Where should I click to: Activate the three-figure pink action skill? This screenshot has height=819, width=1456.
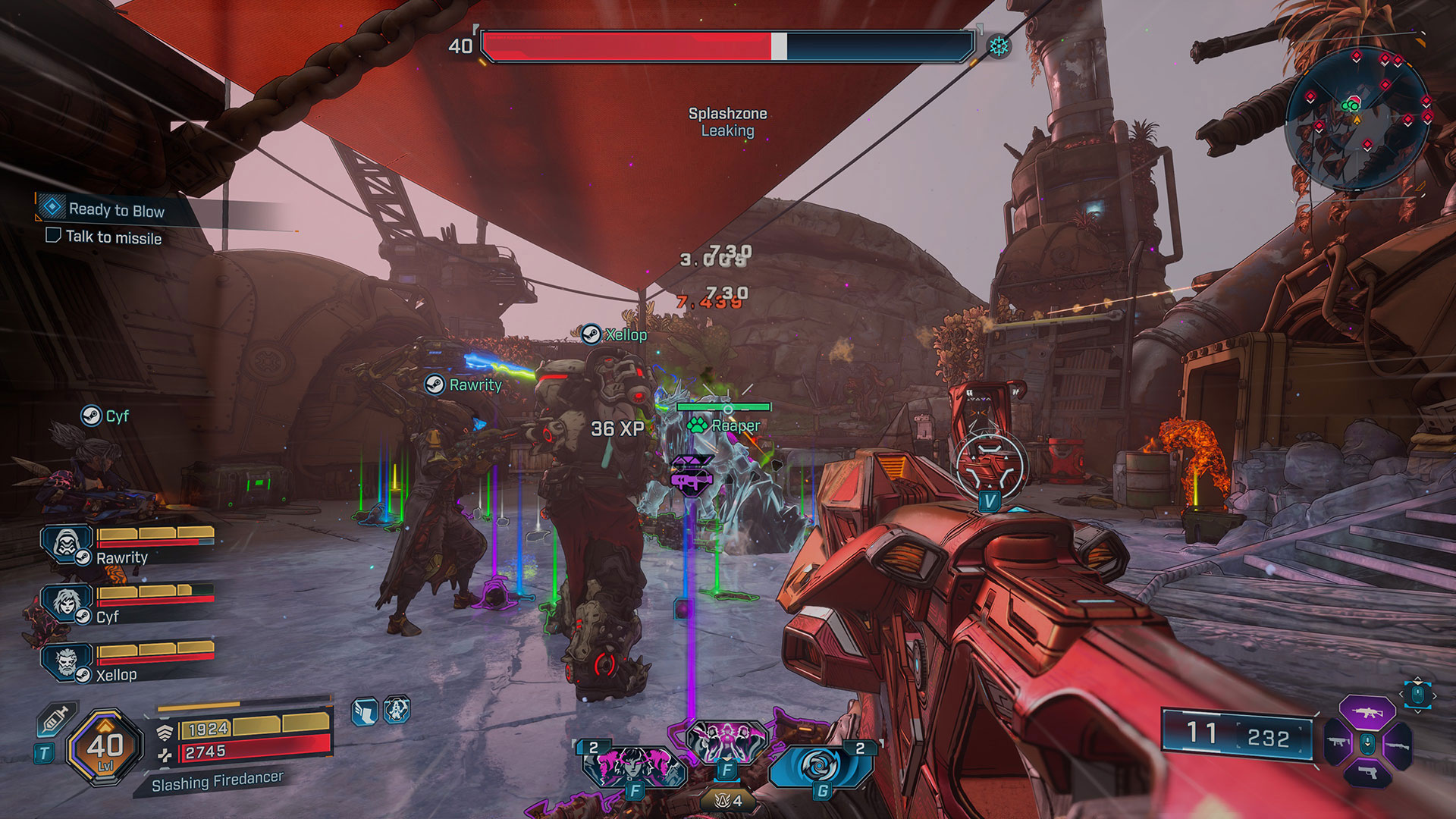725,742
